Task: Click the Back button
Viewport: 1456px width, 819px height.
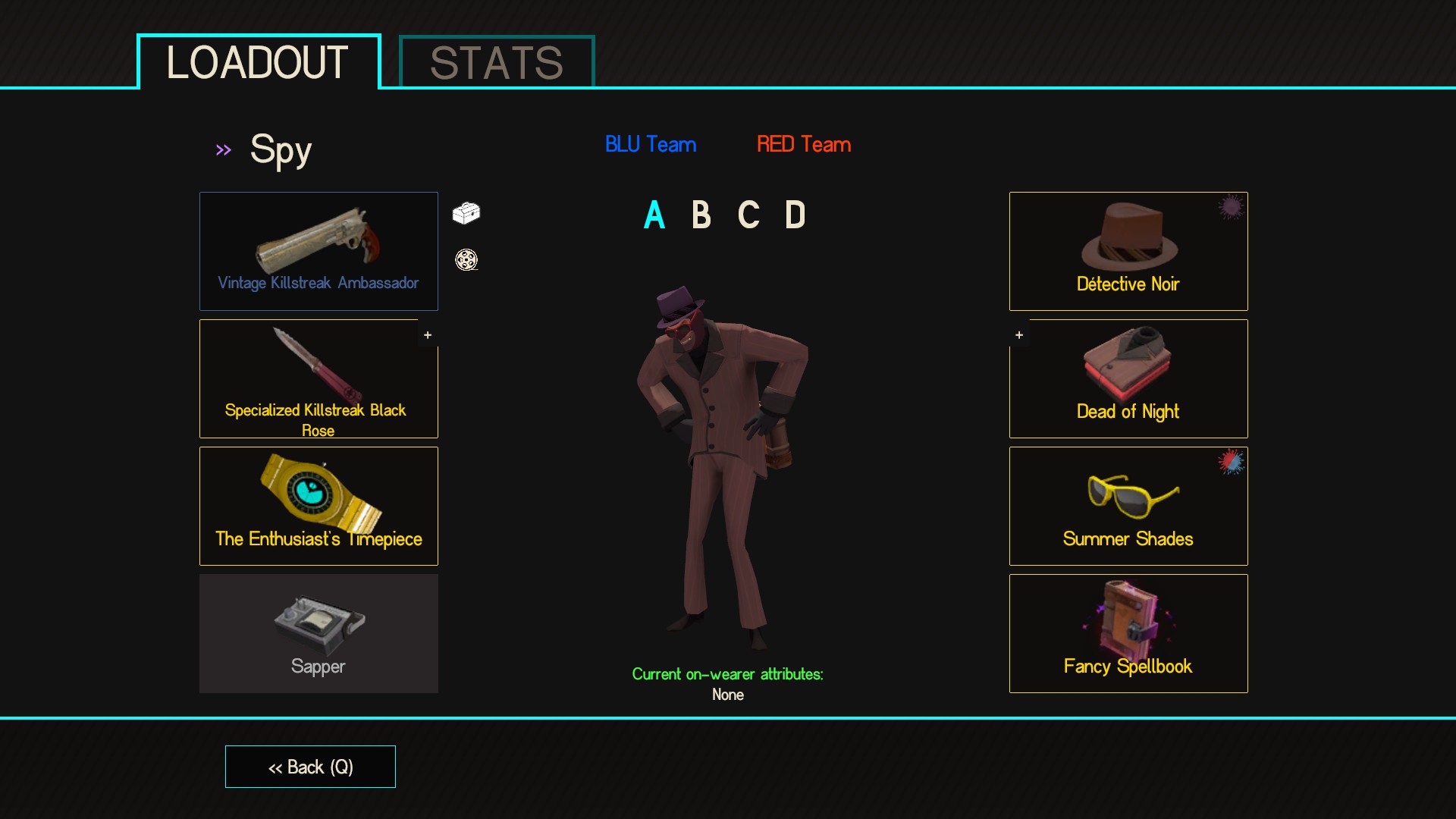Action: coord(310,767)
